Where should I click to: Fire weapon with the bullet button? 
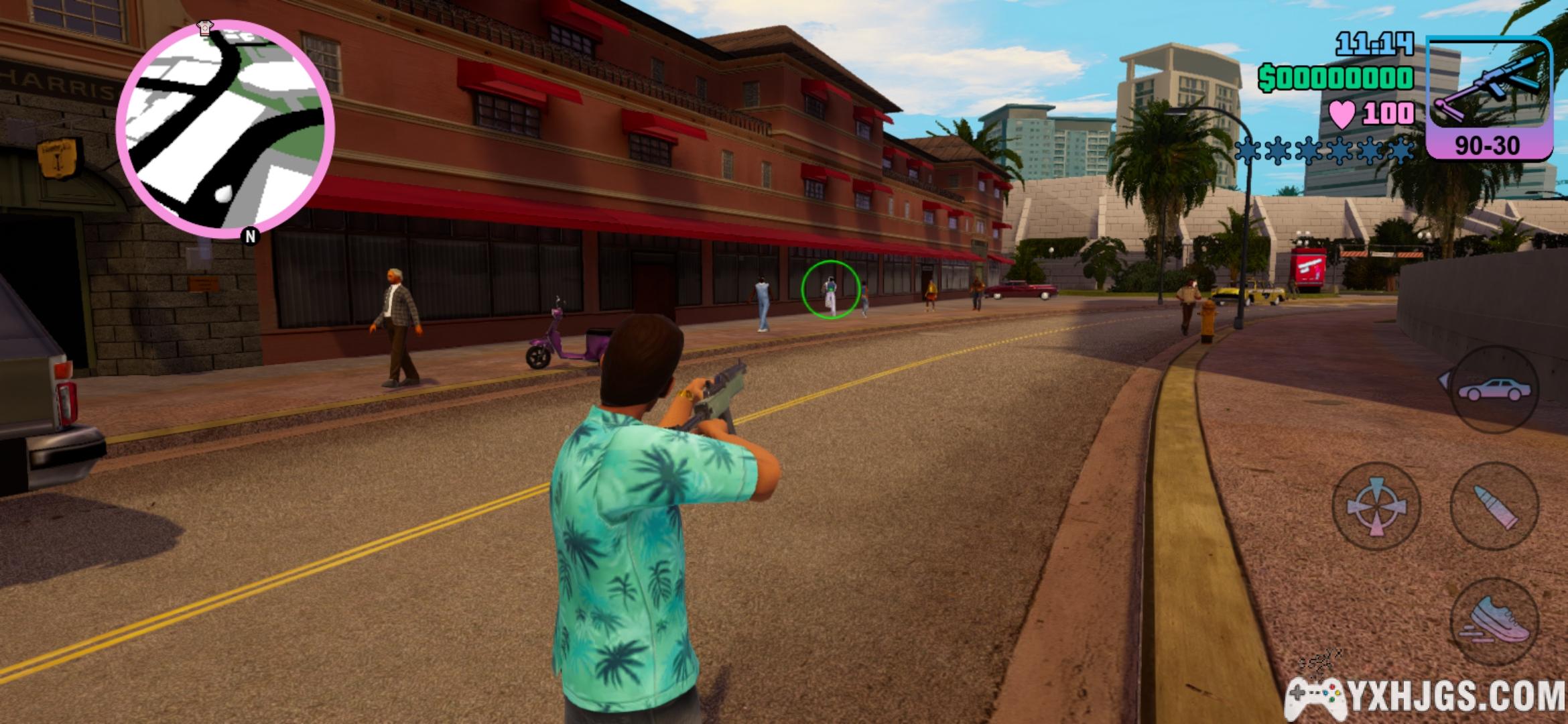point(1494,506)
